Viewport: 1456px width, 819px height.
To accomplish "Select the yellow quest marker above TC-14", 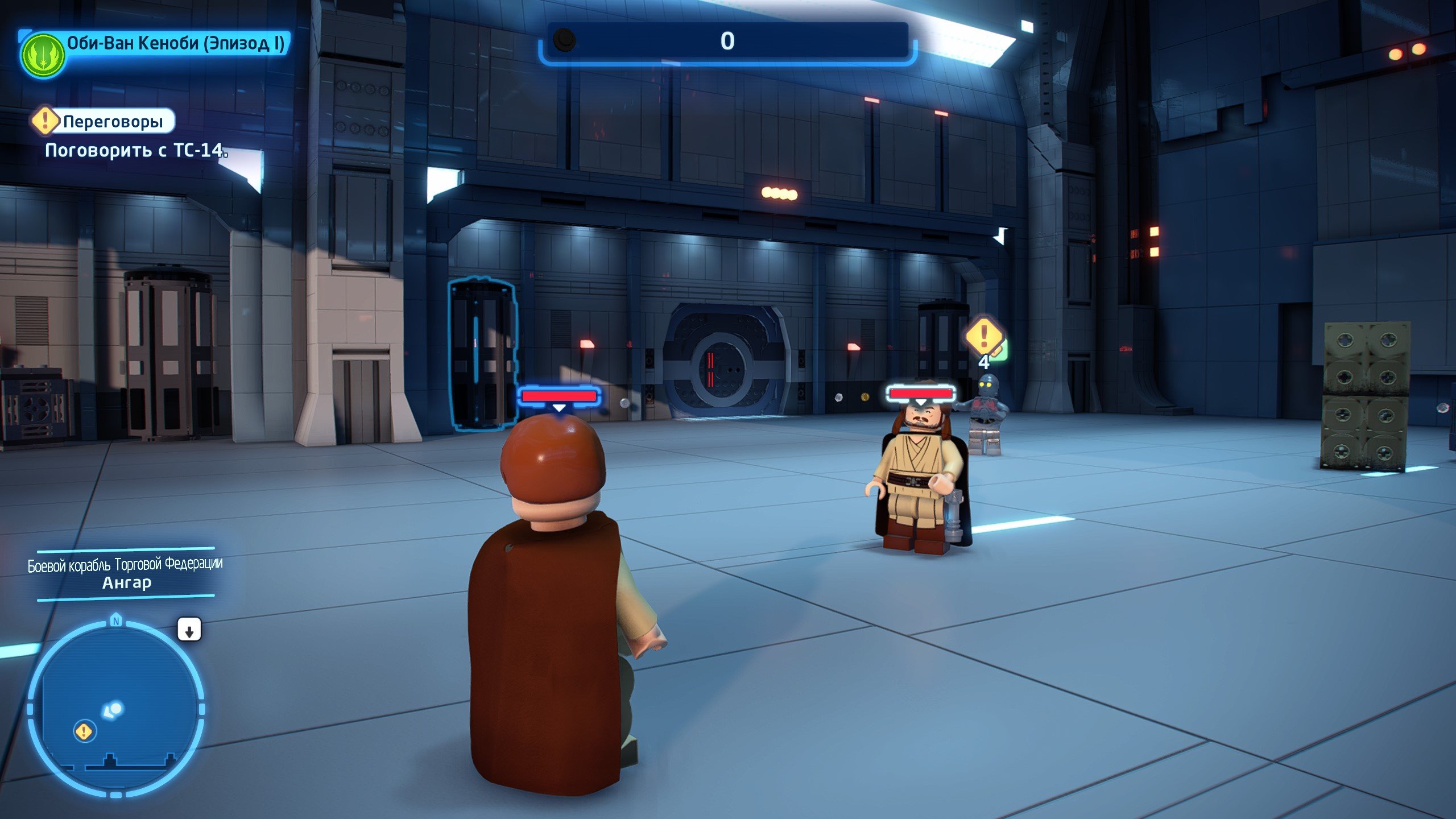I will click(984, 337).
